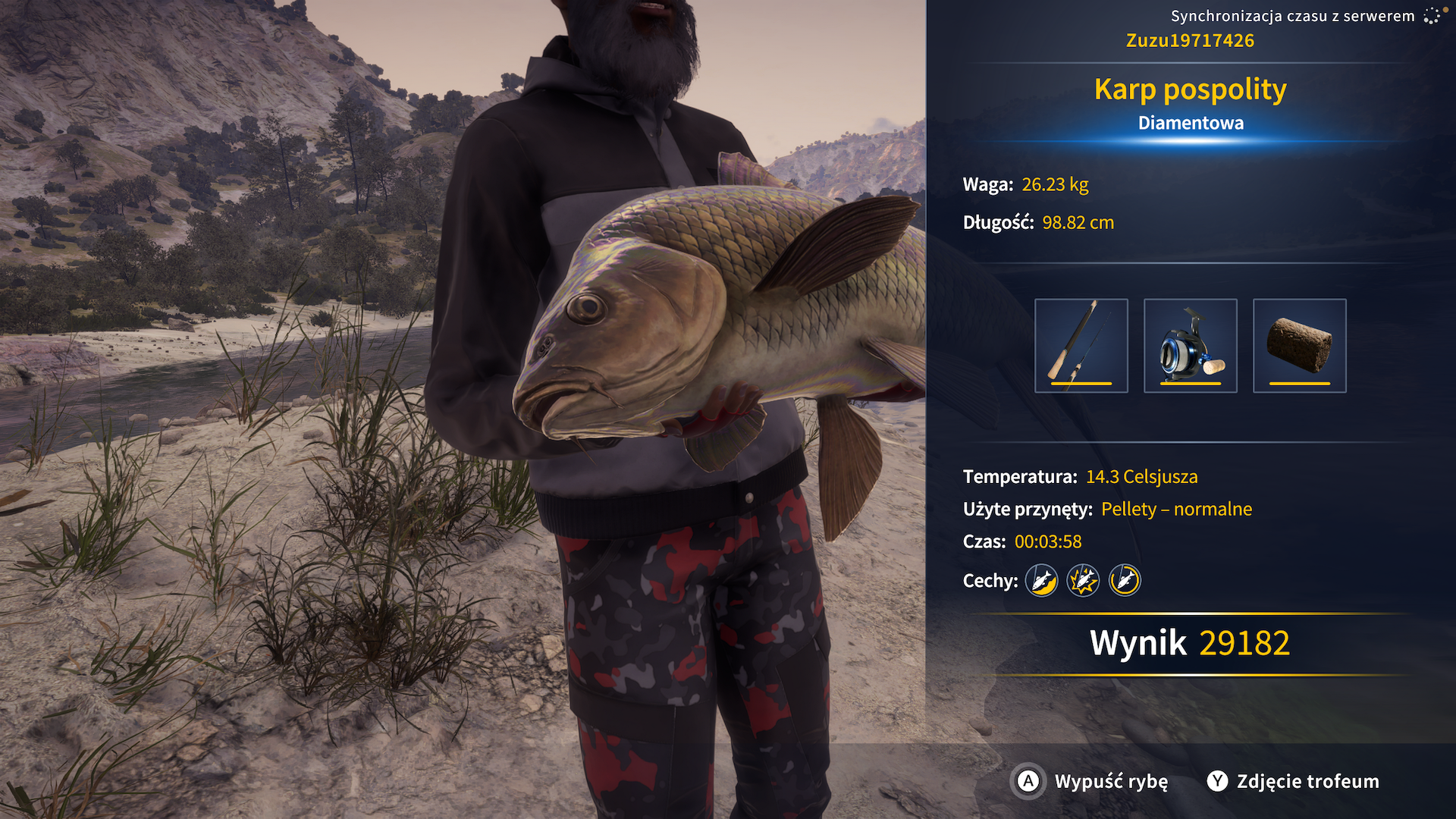
Task: Click the fish trait icon with yellow starburst
Action: [x=1083, y=581]
